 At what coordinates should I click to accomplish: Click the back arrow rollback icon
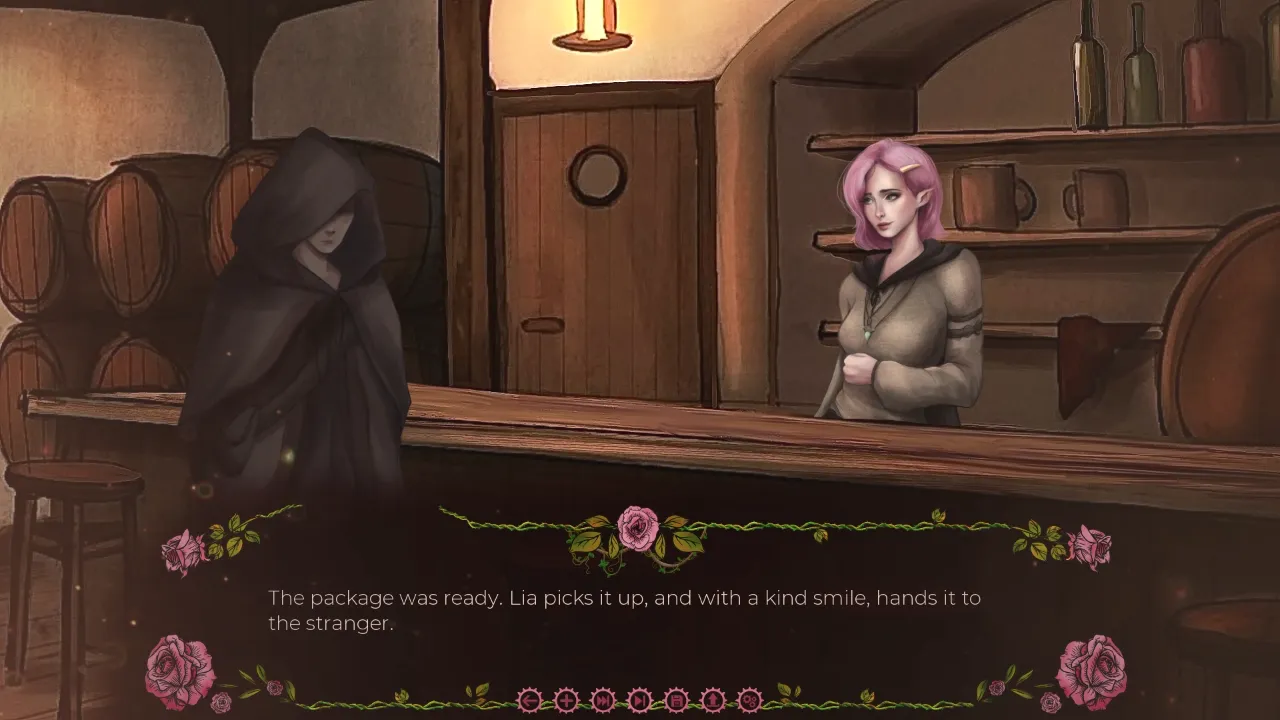[x=530, y=700]
